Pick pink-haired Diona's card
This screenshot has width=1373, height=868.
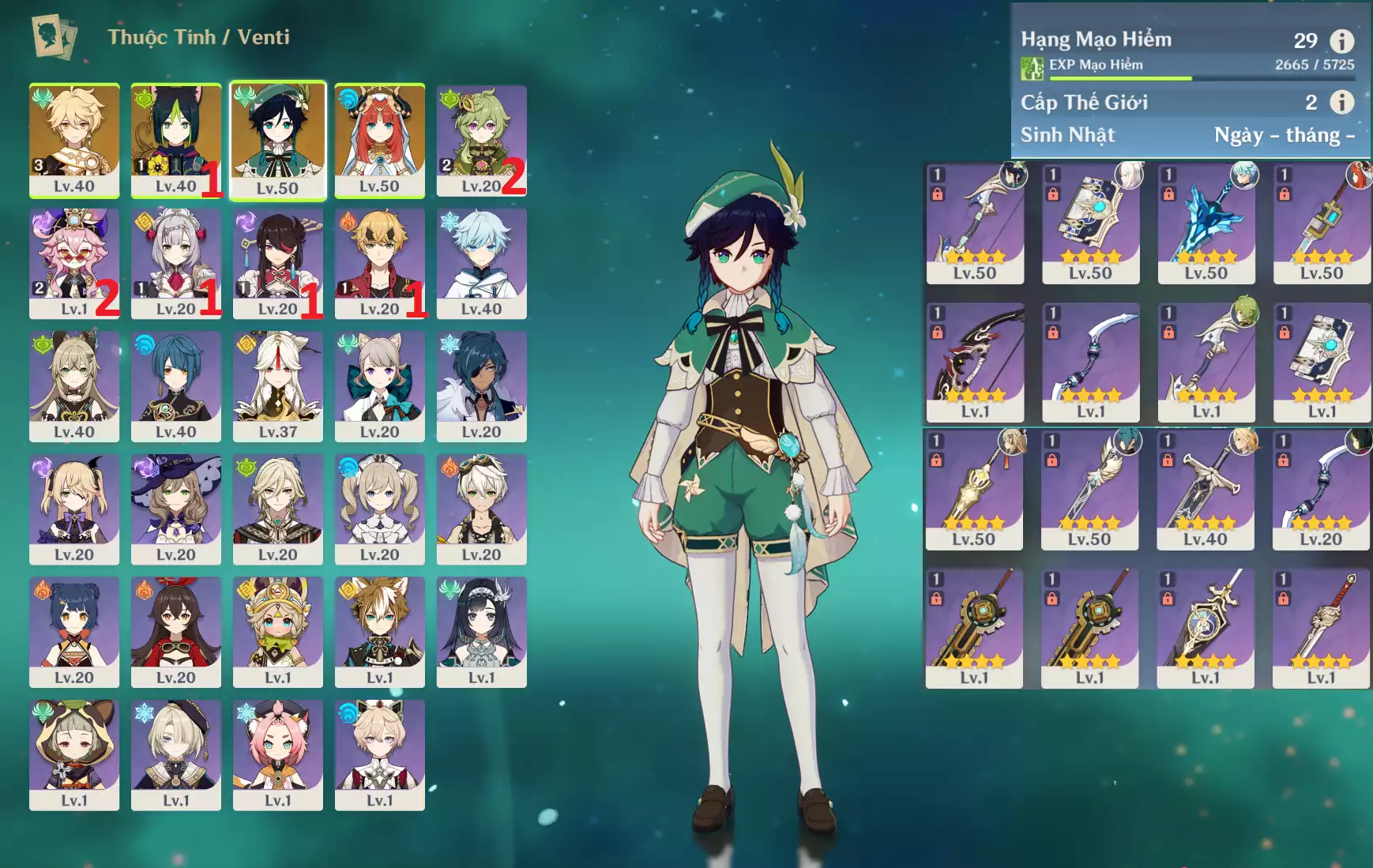[277, 754]
